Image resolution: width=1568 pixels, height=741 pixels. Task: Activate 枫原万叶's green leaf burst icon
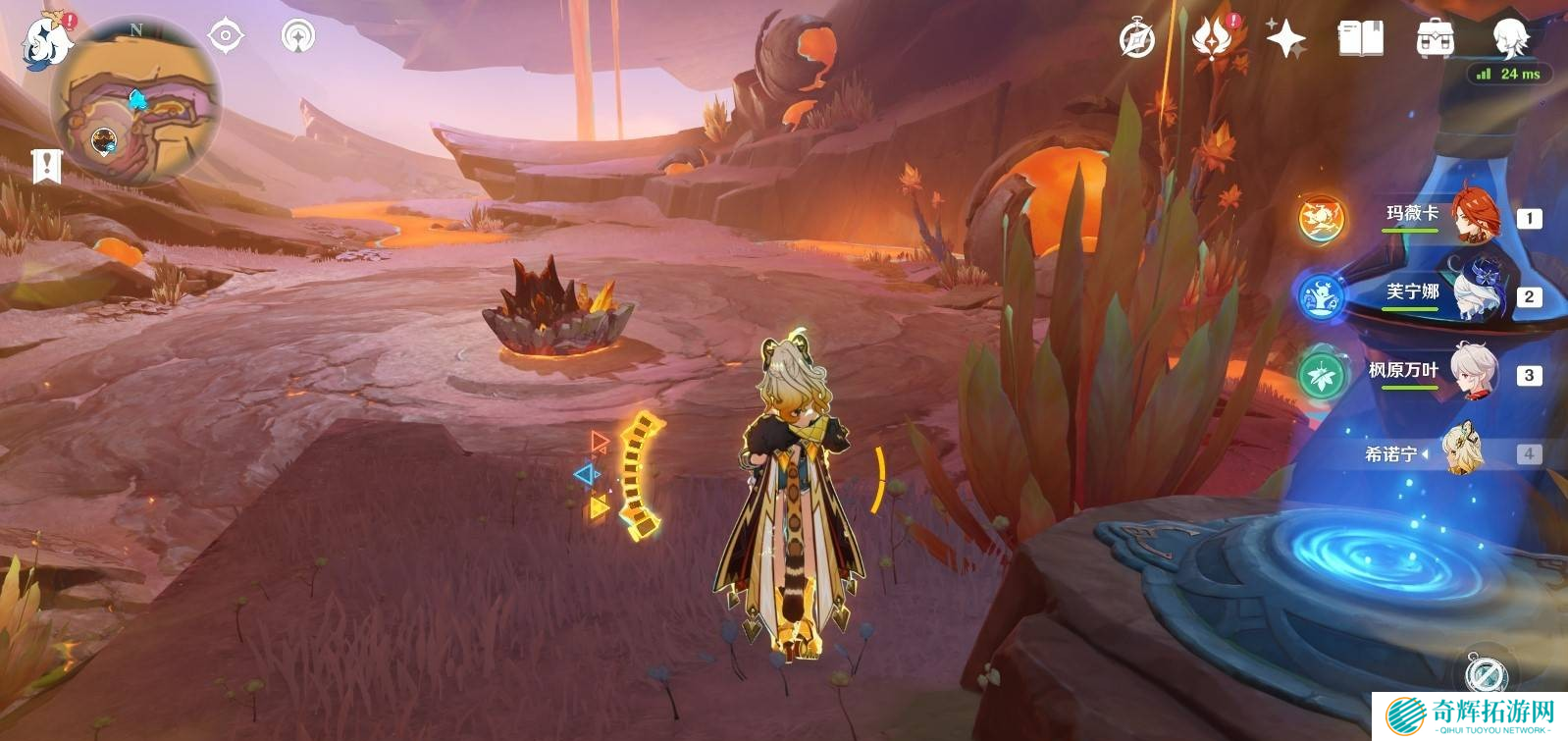pyautogui.click(x=1321, y=375)
